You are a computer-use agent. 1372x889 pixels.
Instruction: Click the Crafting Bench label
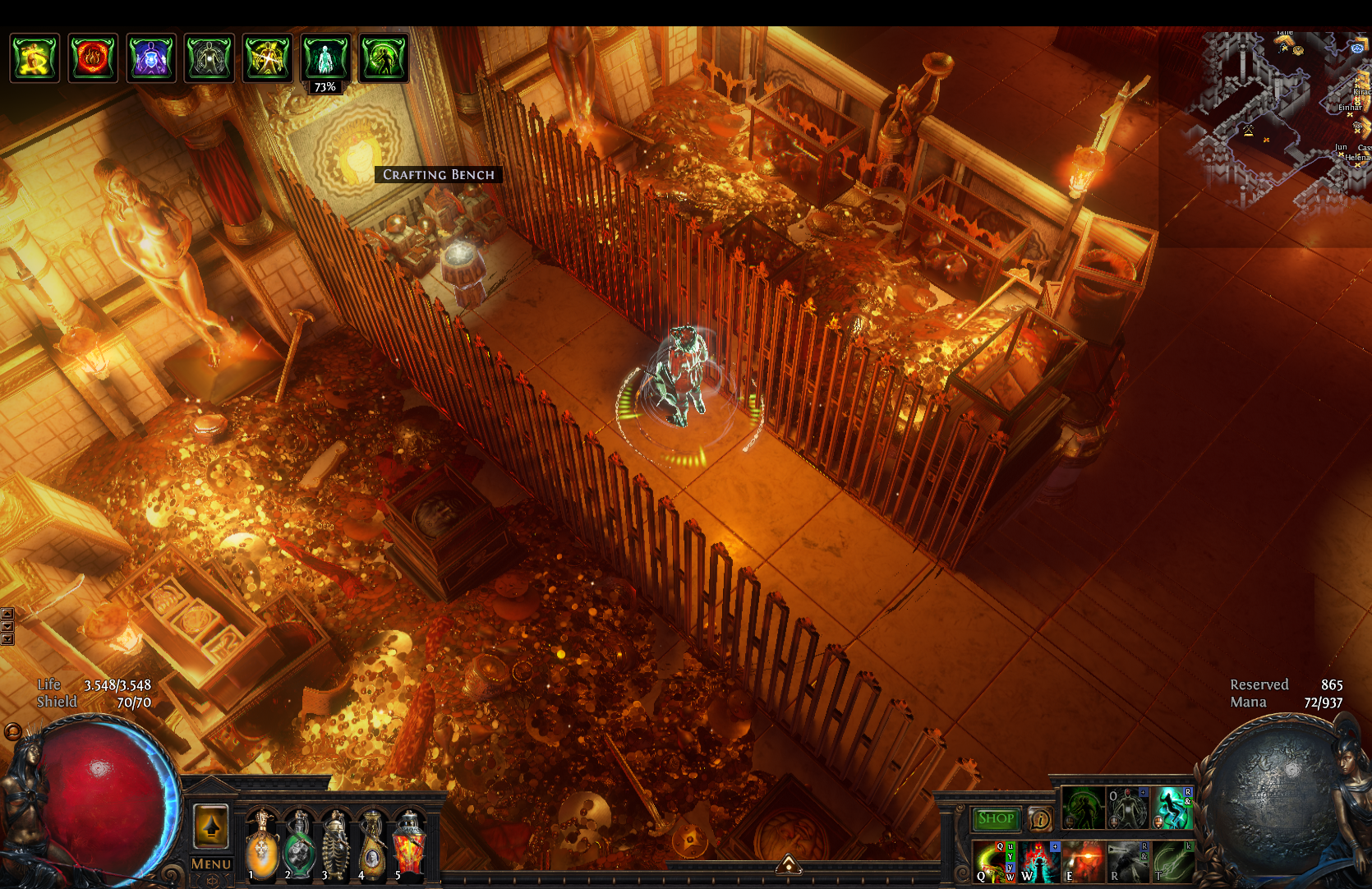pos(439,174)
